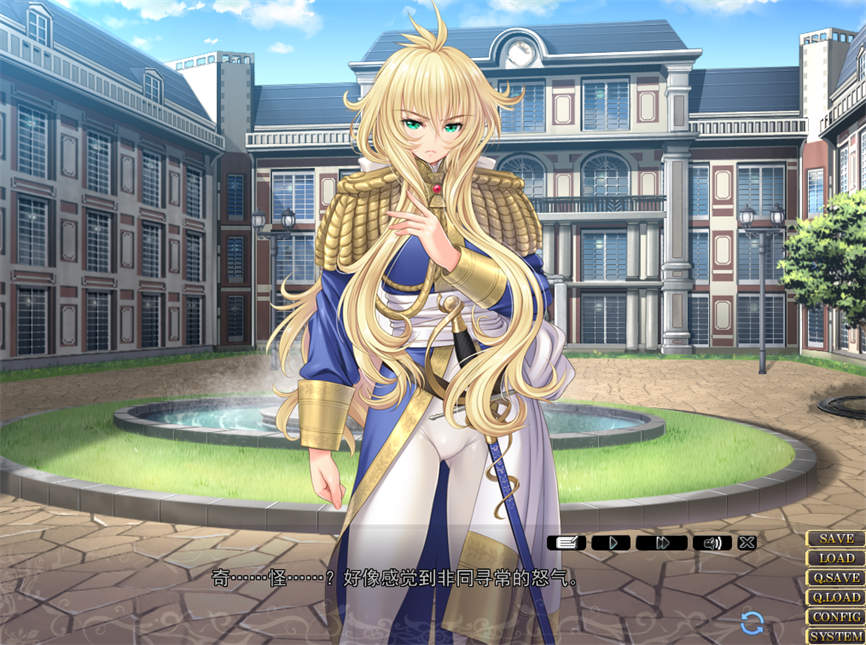Quick load using the Q.LOAD button
Viewport: 866px width, 645px height.
[x=836, y=597]
